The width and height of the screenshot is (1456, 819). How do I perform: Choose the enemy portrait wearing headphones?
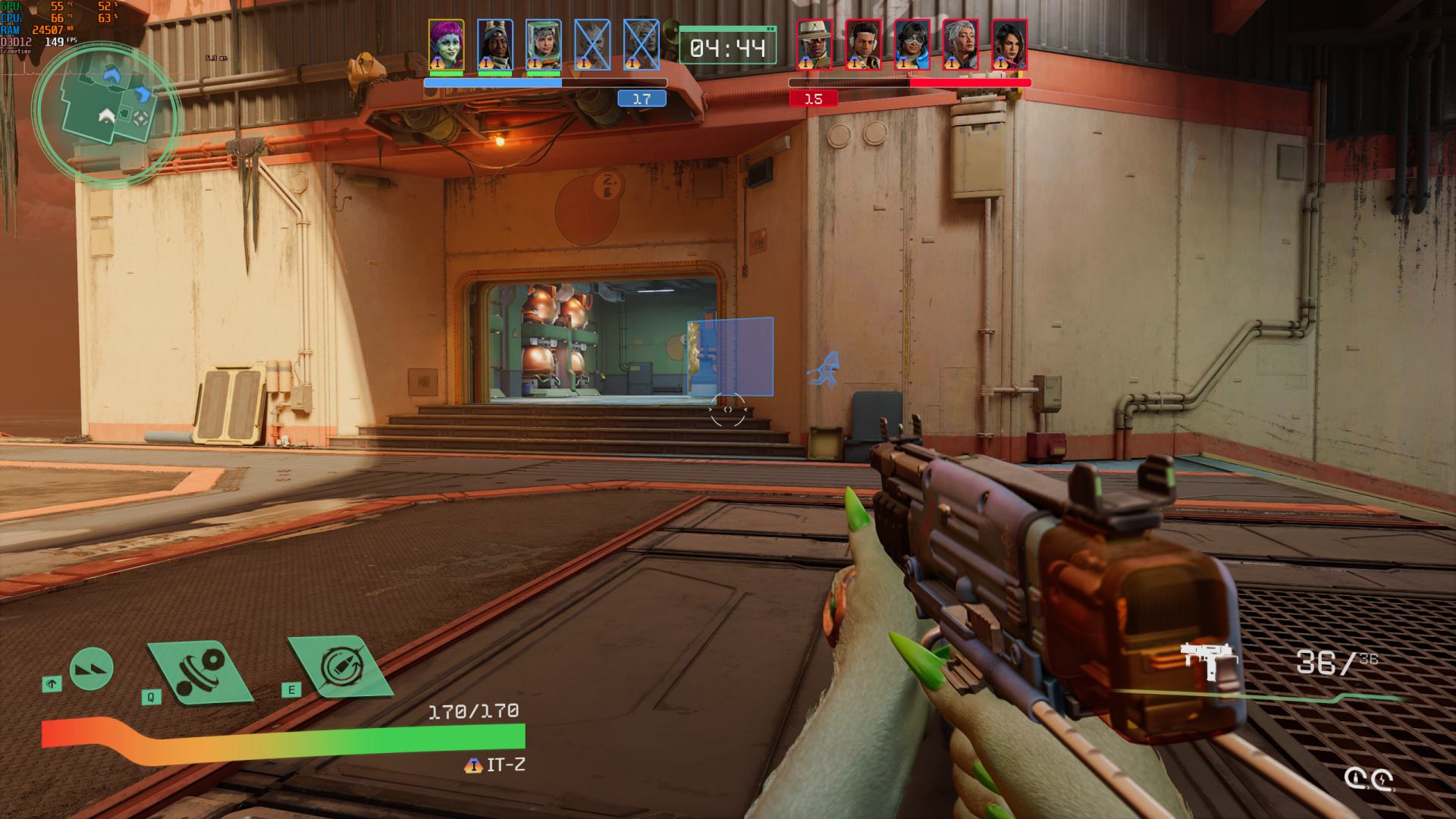863,45
